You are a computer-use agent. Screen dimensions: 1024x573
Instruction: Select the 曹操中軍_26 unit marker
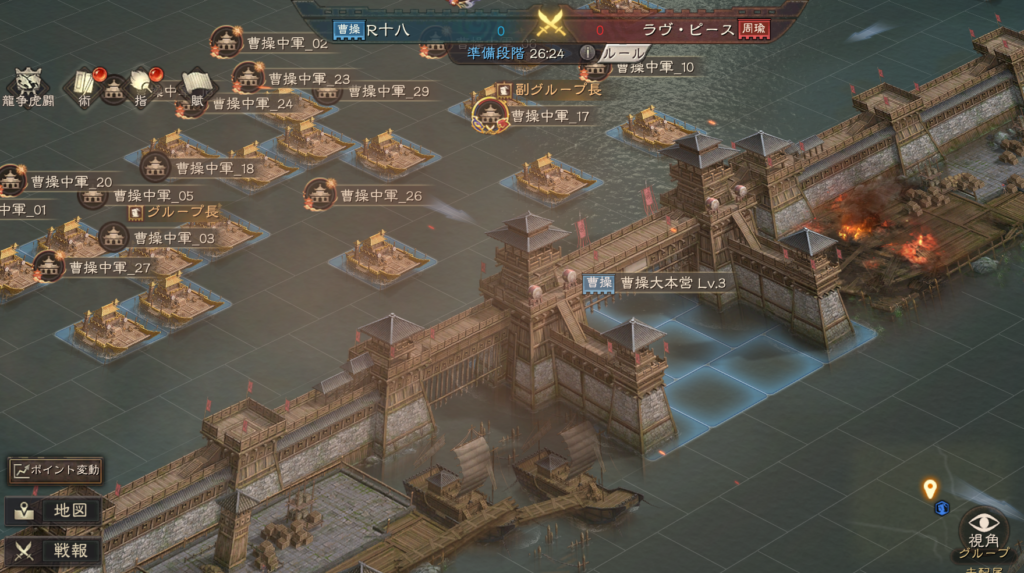320,194
